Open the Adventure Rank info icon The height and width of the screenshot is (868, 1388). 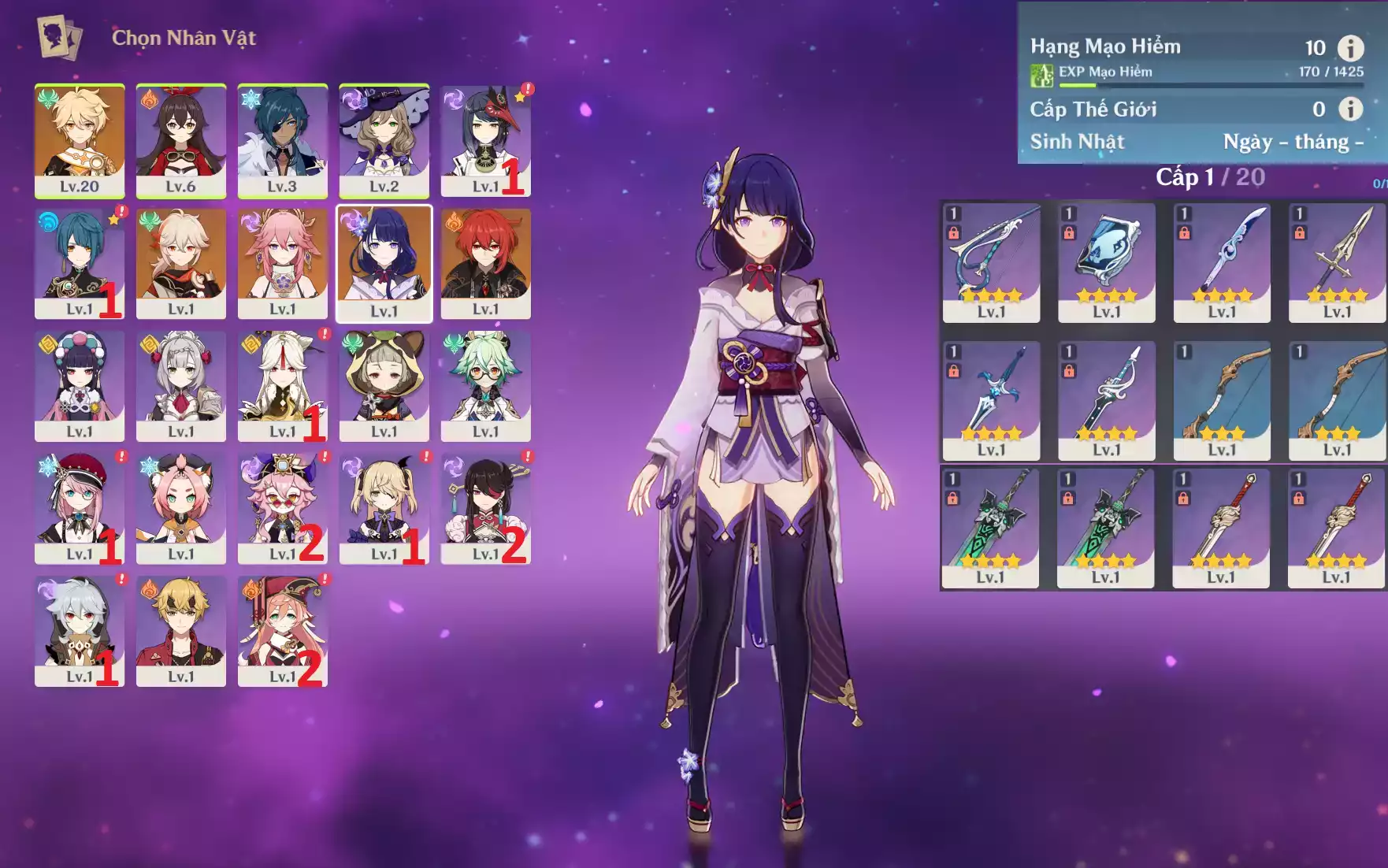point(1350,48)
